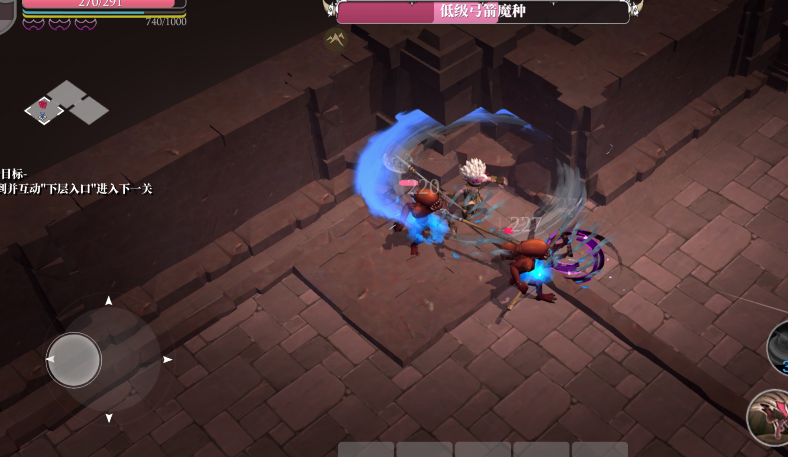Open the dungeon room minimap
This screenshot has height=457, width=788.
(65, 103)
